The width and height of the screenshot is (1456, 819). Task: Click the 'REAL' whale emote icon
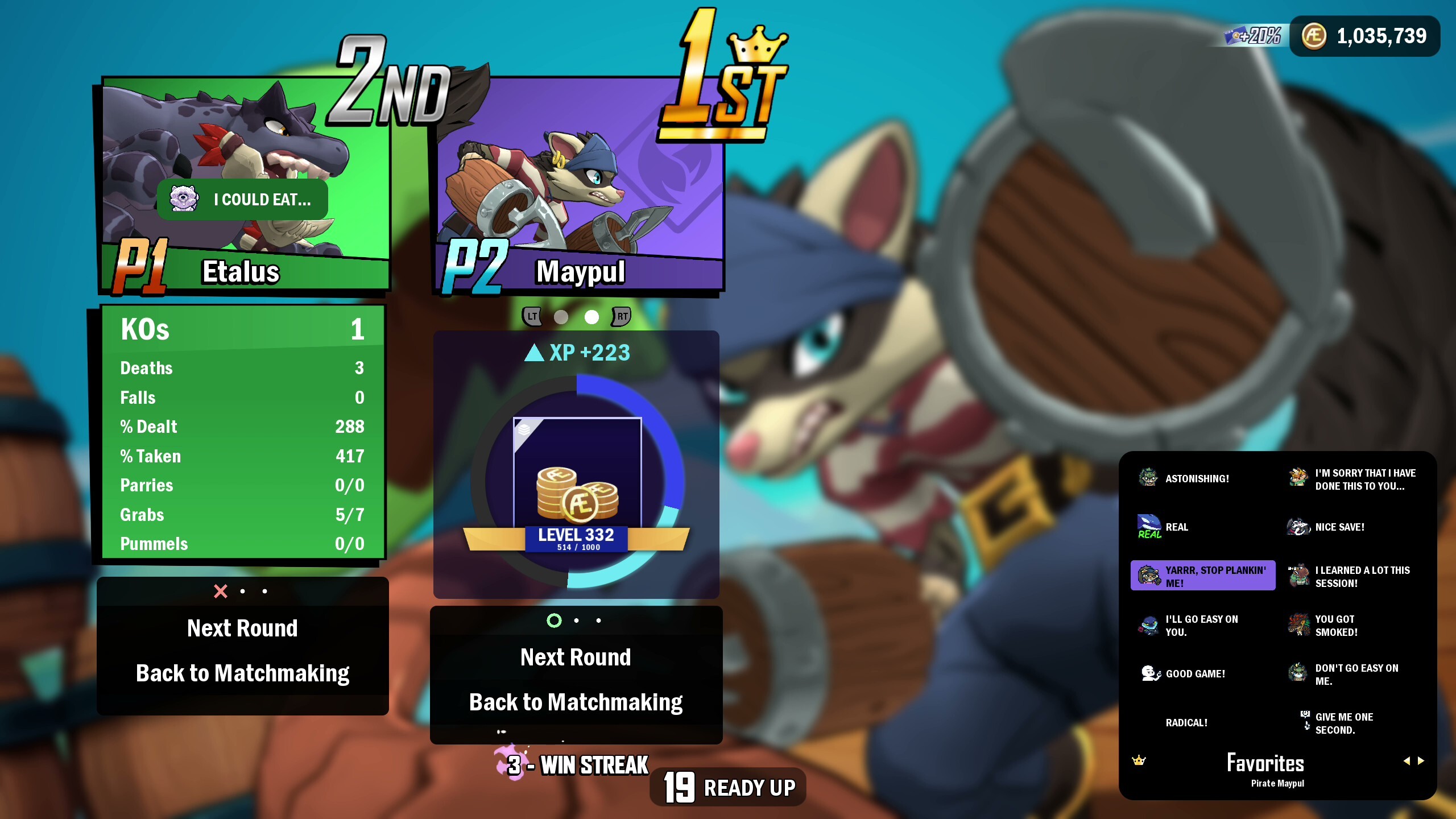[1150, 526]
